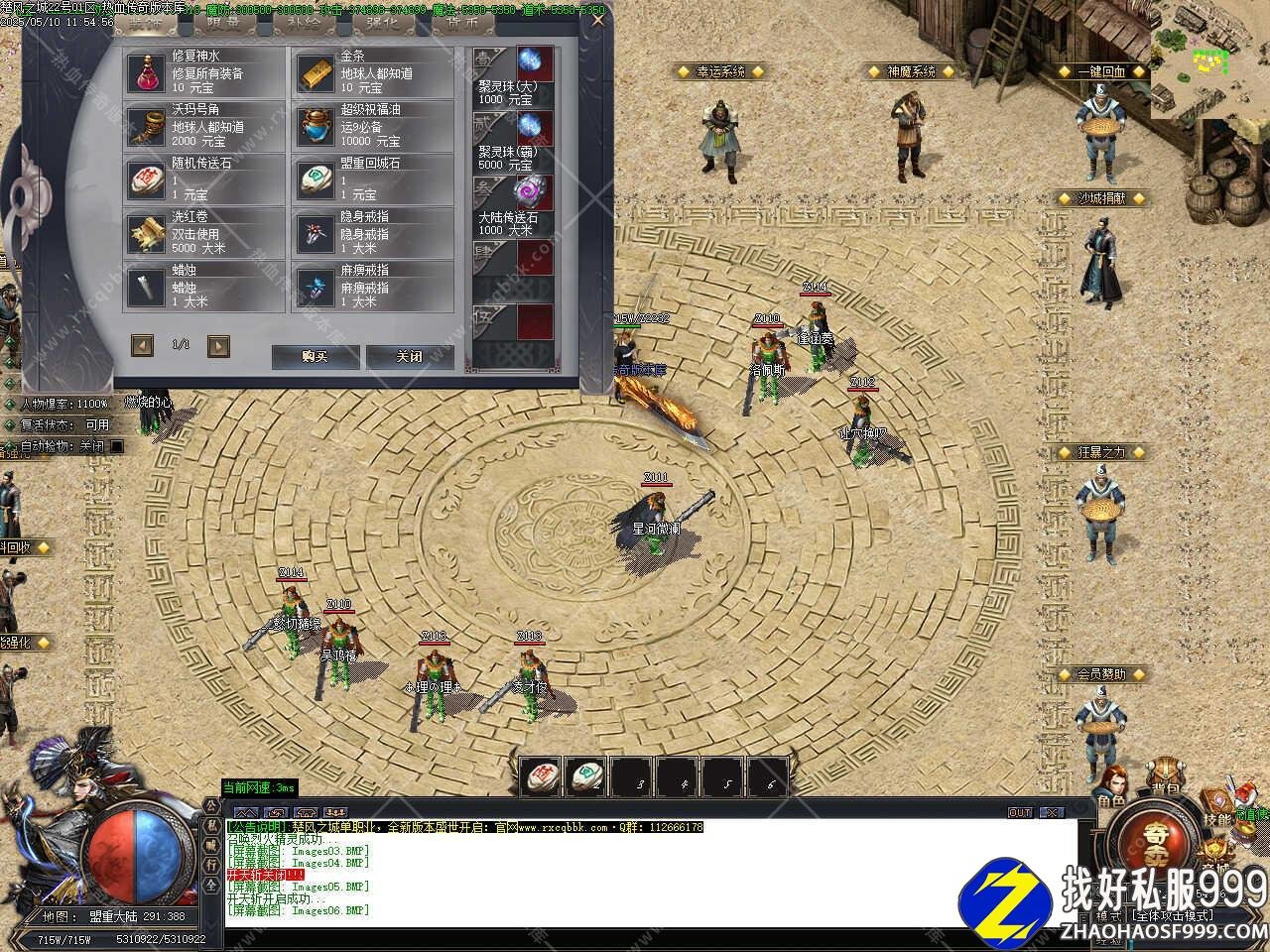This screenshot has height=952, width=1270.
Task: Go to the next shop page arrow
Action: pos(218,345)
